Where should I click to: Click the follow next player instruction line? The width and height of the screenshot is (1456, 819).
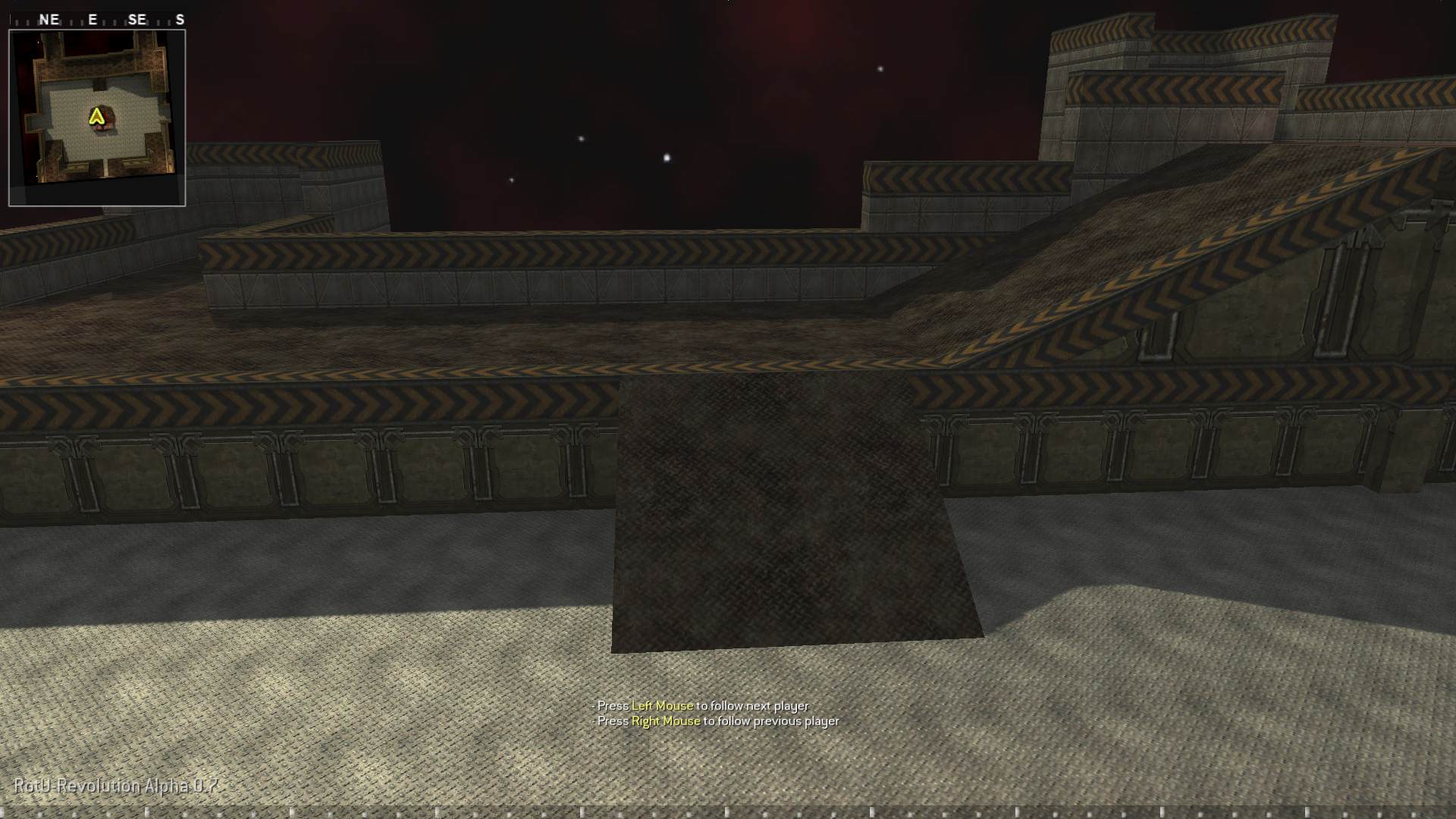(699, 705)
